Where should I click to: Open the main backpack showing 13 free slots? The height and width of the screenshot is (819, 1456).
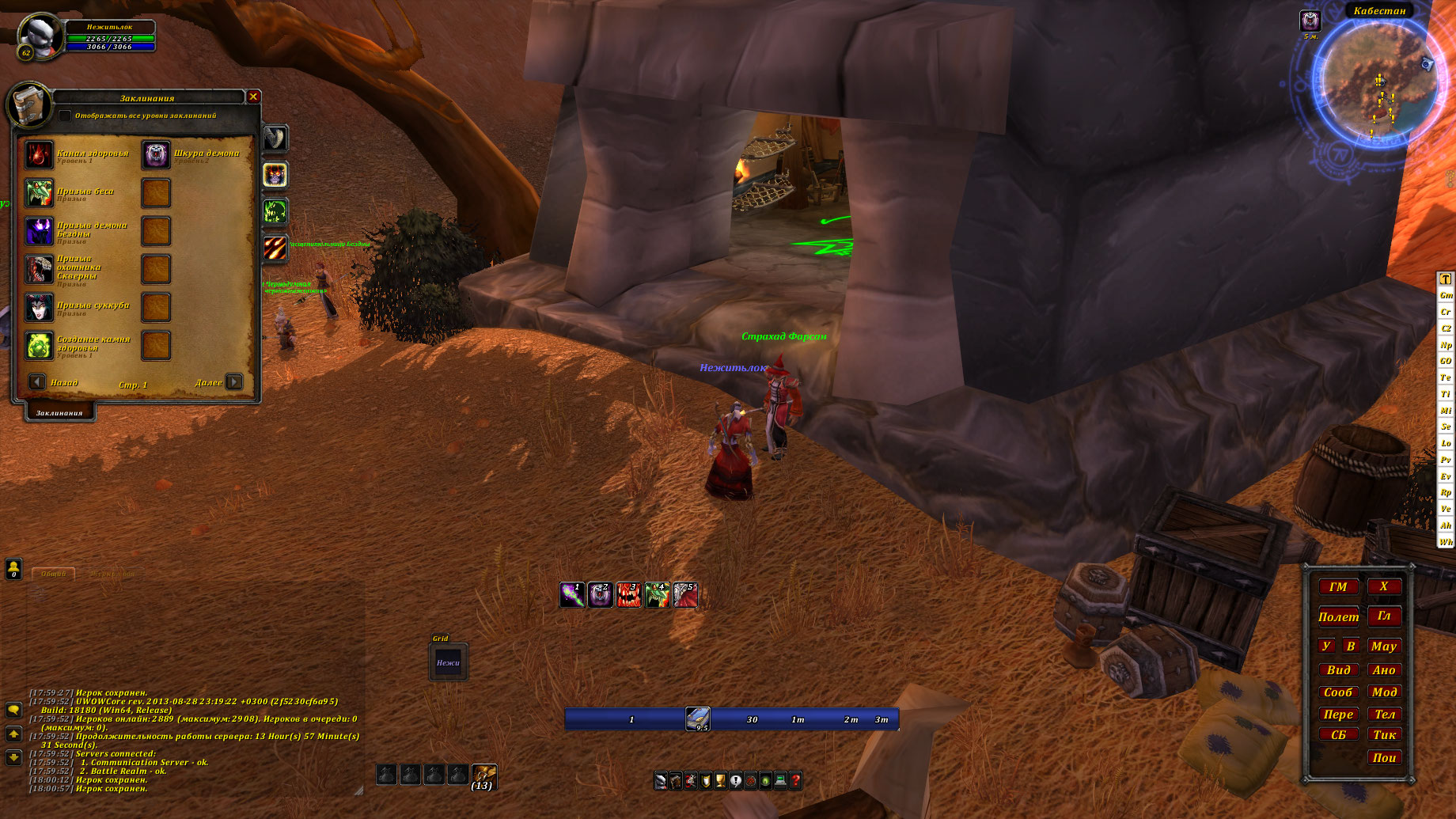(x=483, y=775)
